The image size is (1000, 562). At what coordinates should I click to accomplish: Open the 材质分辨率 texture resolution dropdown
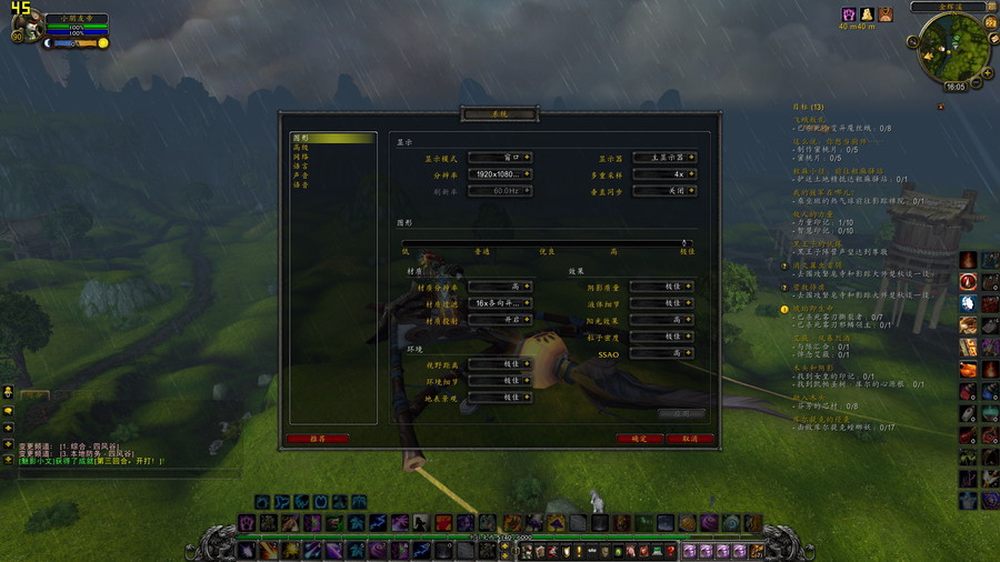(500, 287)
